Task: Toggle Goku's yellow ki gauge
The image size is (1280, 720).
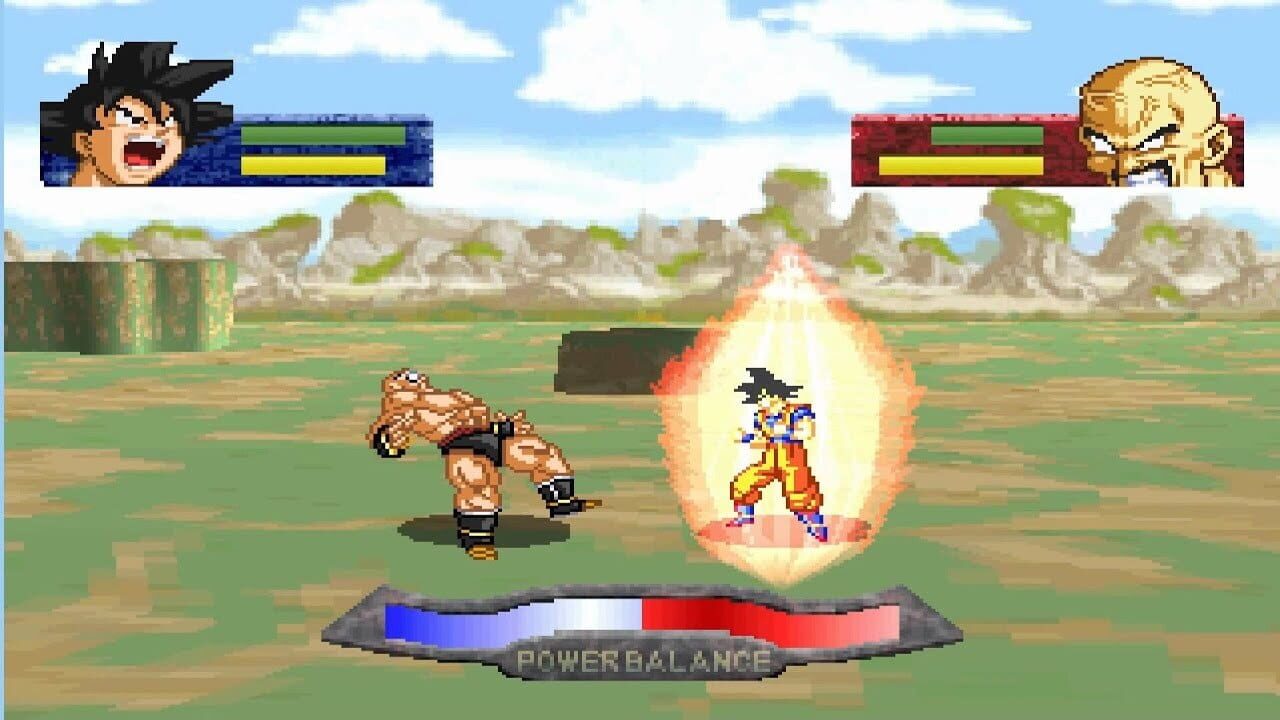Action: click(x=310, y=163)
